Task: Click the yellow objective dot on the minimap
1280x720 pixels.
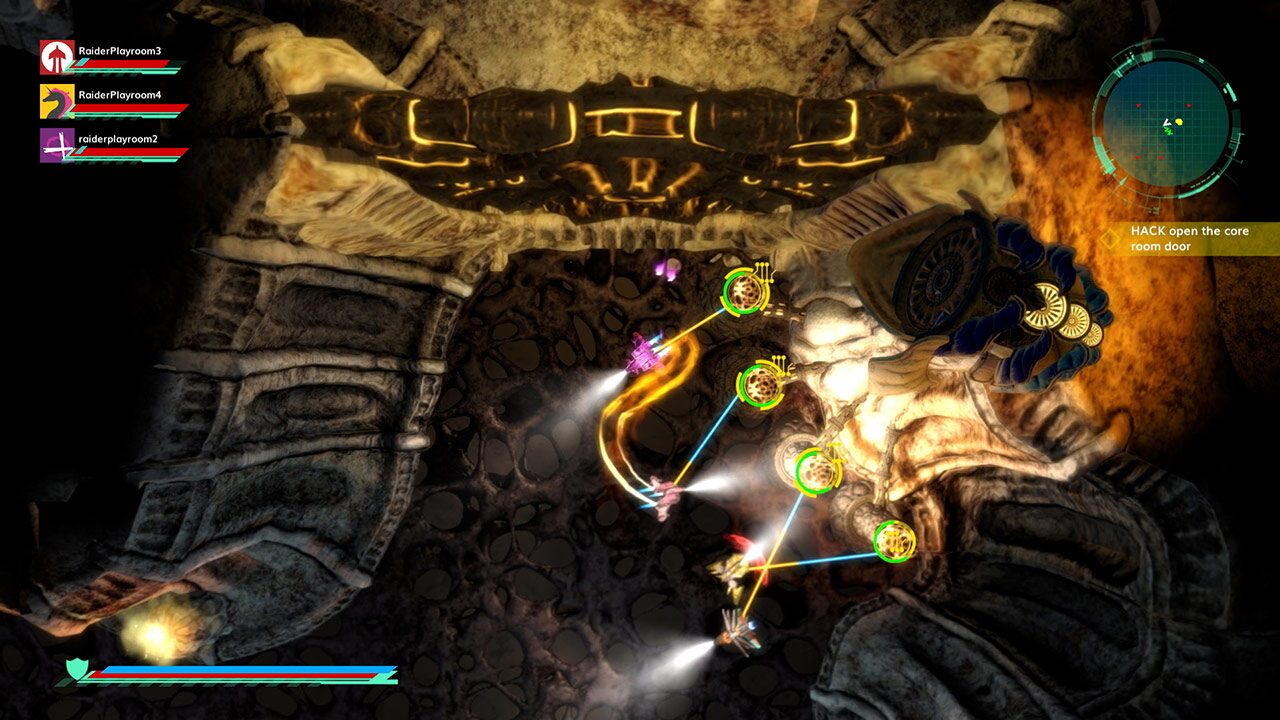Action: (x=1178, y=121)
